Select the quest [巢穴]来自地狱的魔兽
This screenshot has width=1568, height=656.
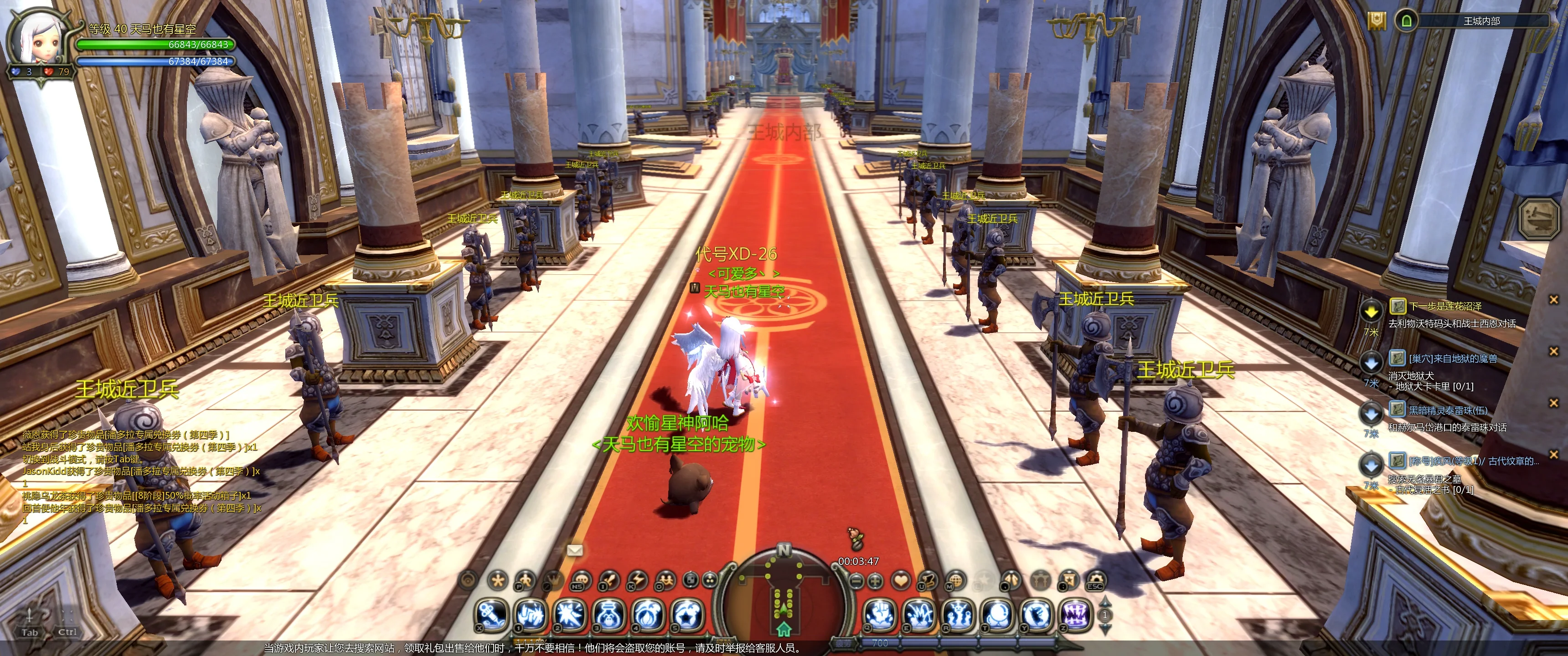[x=1452, y=359]
